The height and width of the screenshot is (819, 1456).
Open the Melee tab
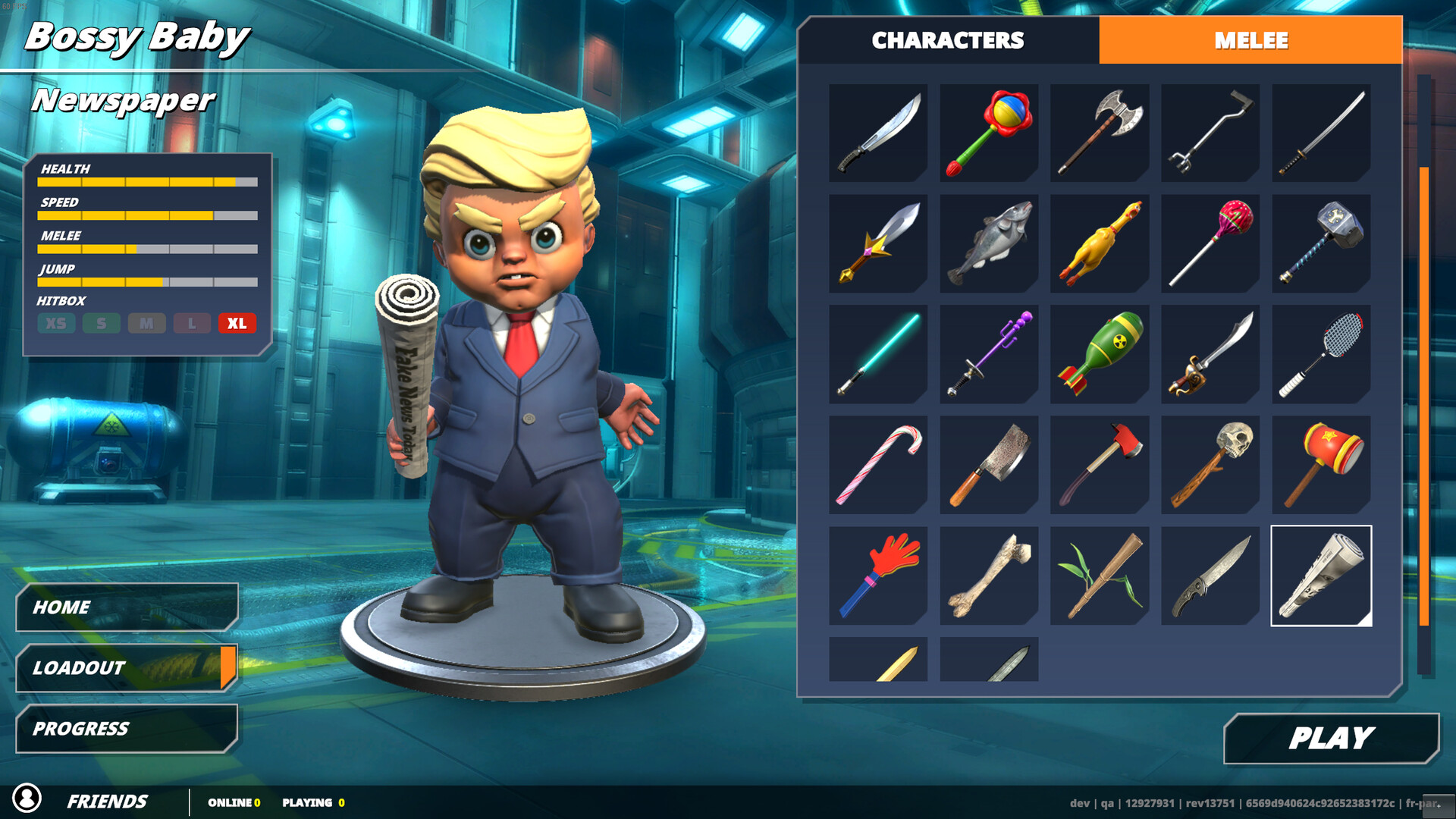[x=1250, y=40]
